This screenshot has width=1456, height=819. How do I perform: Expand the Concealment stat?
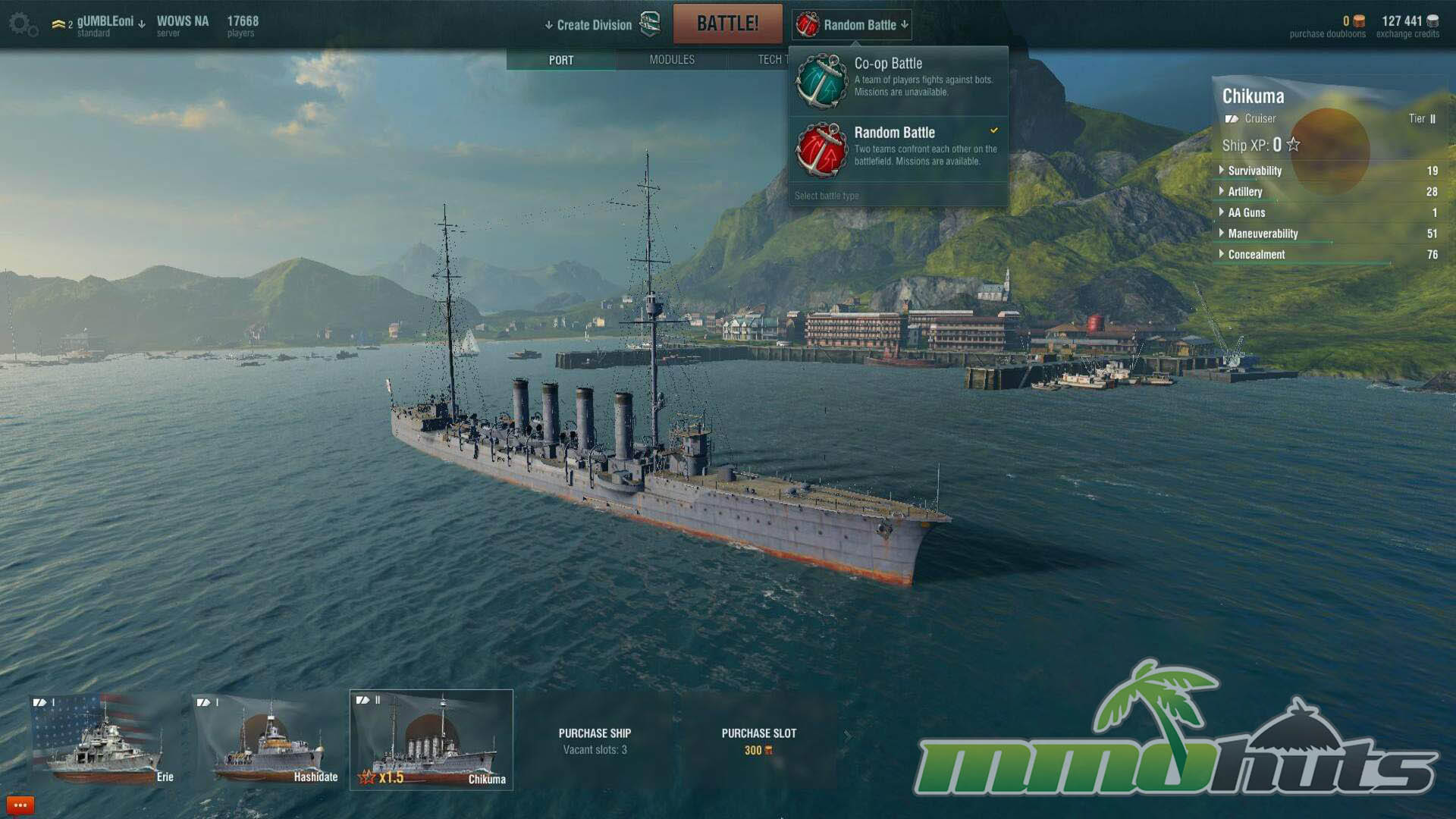click(1256, 255)
